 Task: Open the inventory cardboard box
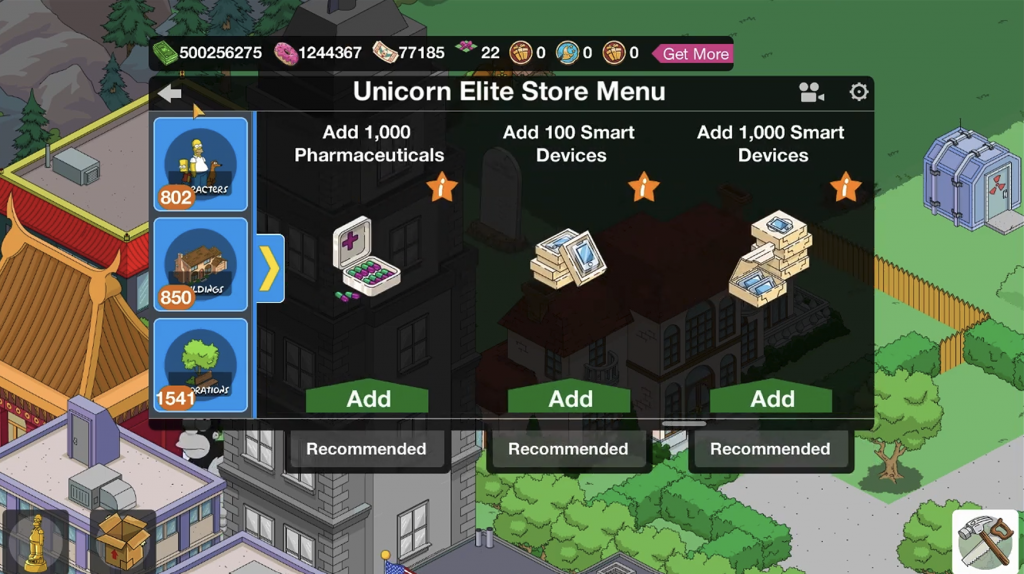click(123, 541)
